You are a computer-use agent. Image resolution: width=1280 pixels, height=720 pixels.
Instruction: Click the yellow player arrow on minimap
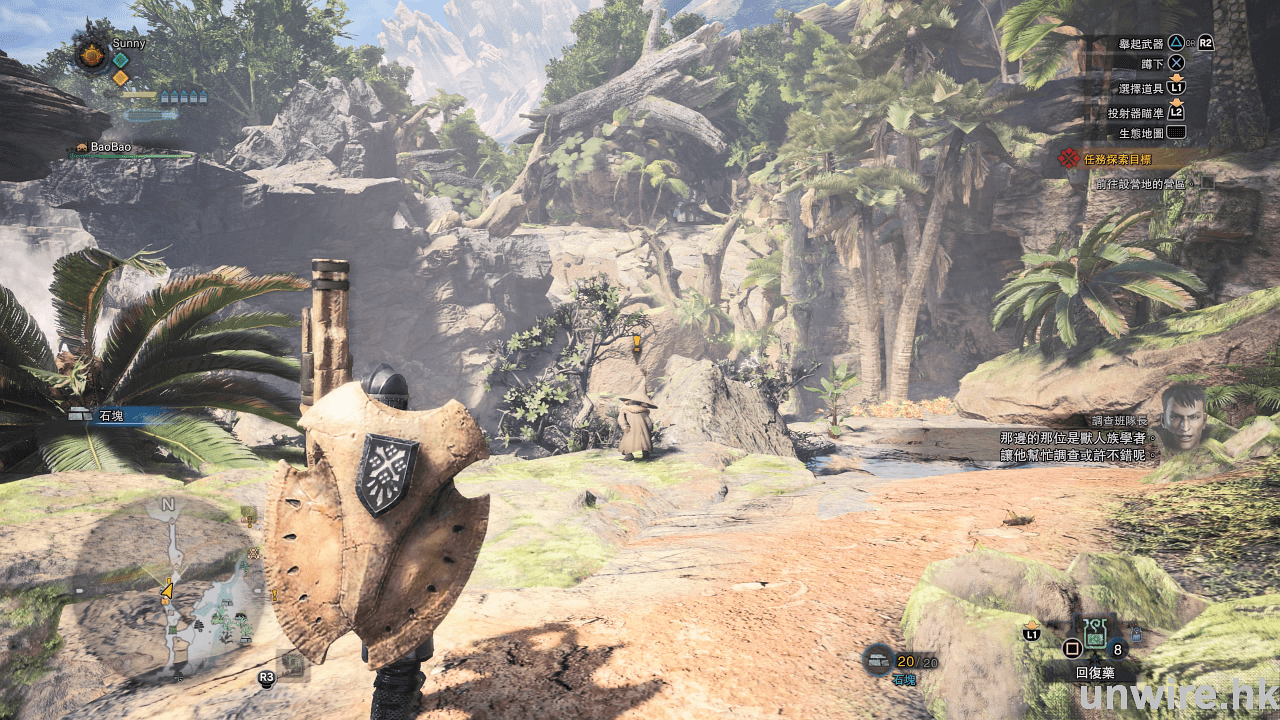pos(167,591)
